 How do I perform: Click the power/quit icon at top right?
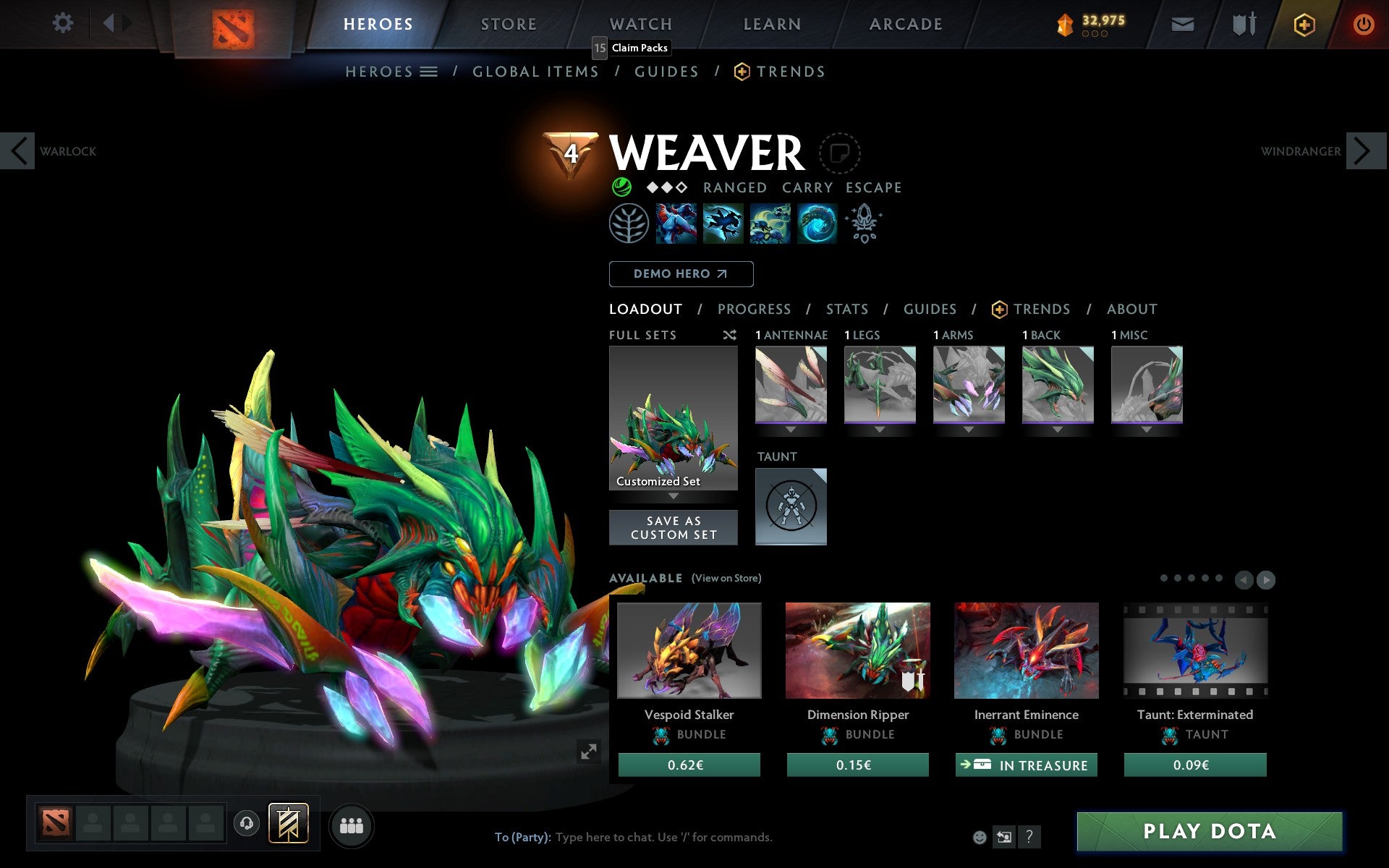[x=1364, y=23]
